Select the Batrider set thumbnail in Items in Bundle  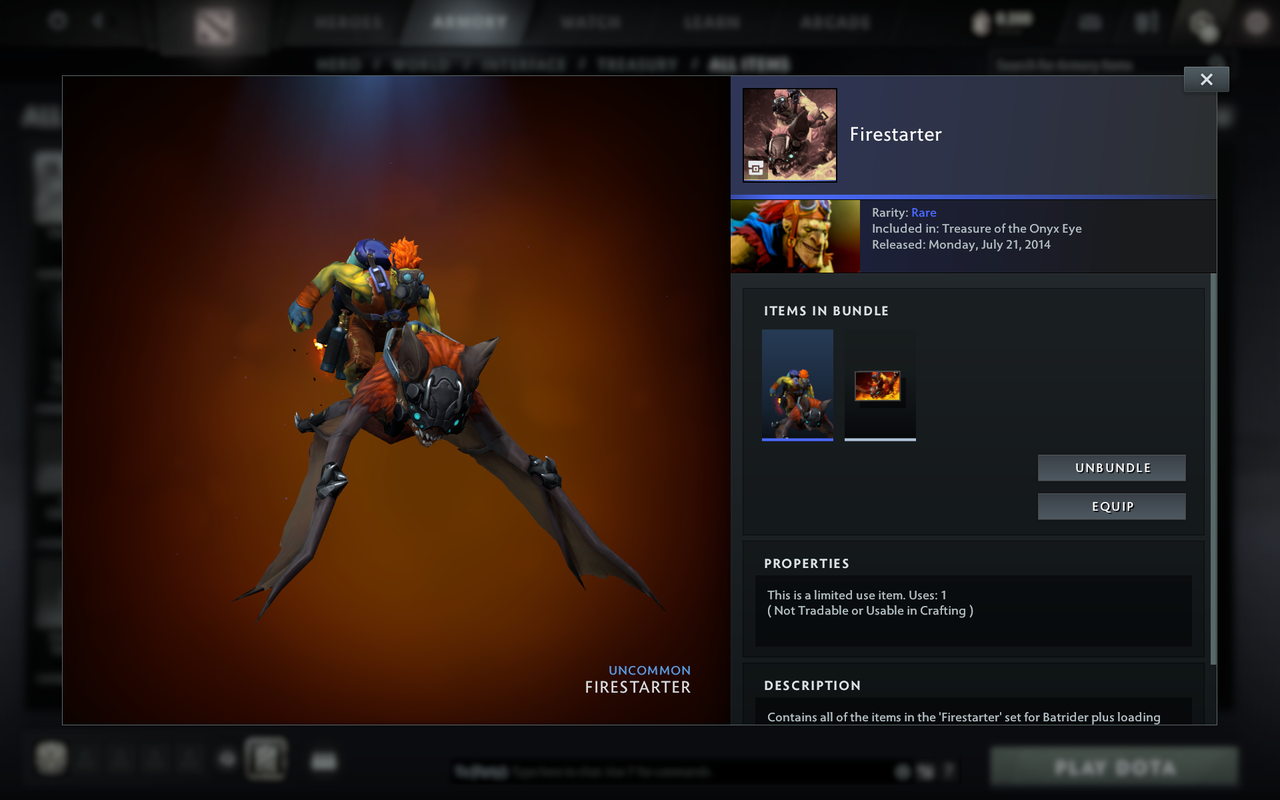click(797, 383)
